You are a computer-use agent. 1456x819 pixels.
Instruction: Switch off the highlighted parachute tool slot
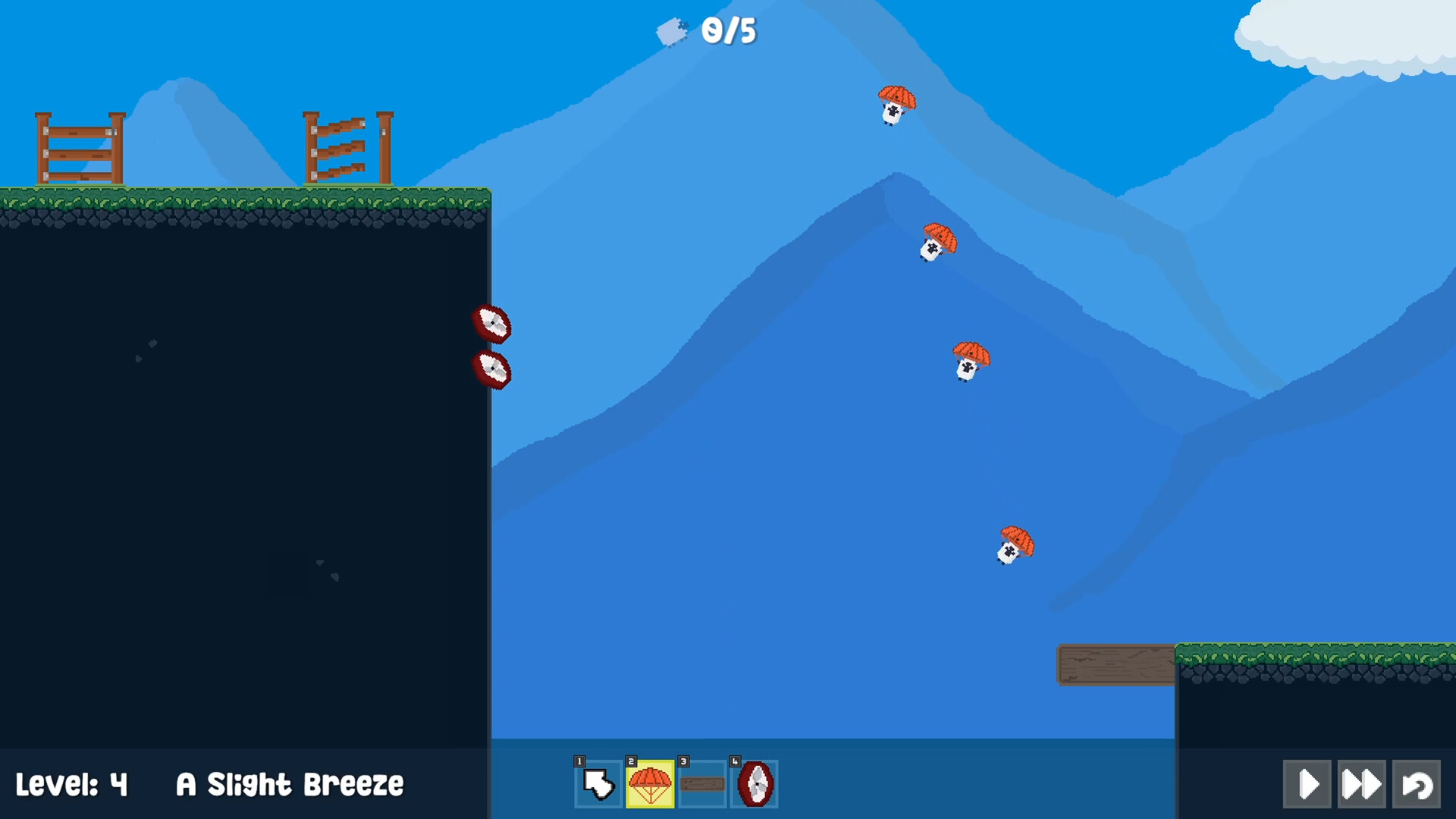click(x=649, y=784)
